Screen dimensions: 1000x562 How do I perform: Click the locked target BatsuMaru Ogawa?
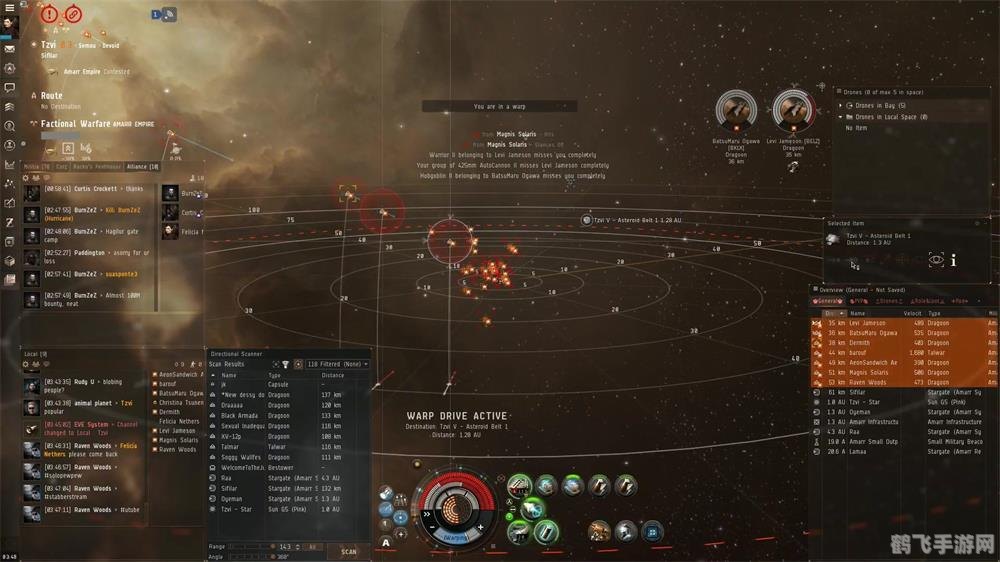737,113
